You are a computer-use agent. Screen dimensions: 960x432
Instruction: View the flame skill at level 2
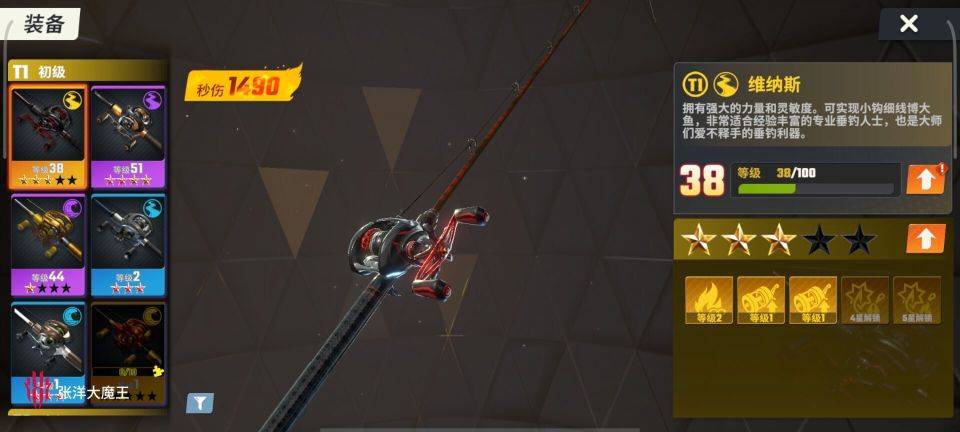pos(709,300)
